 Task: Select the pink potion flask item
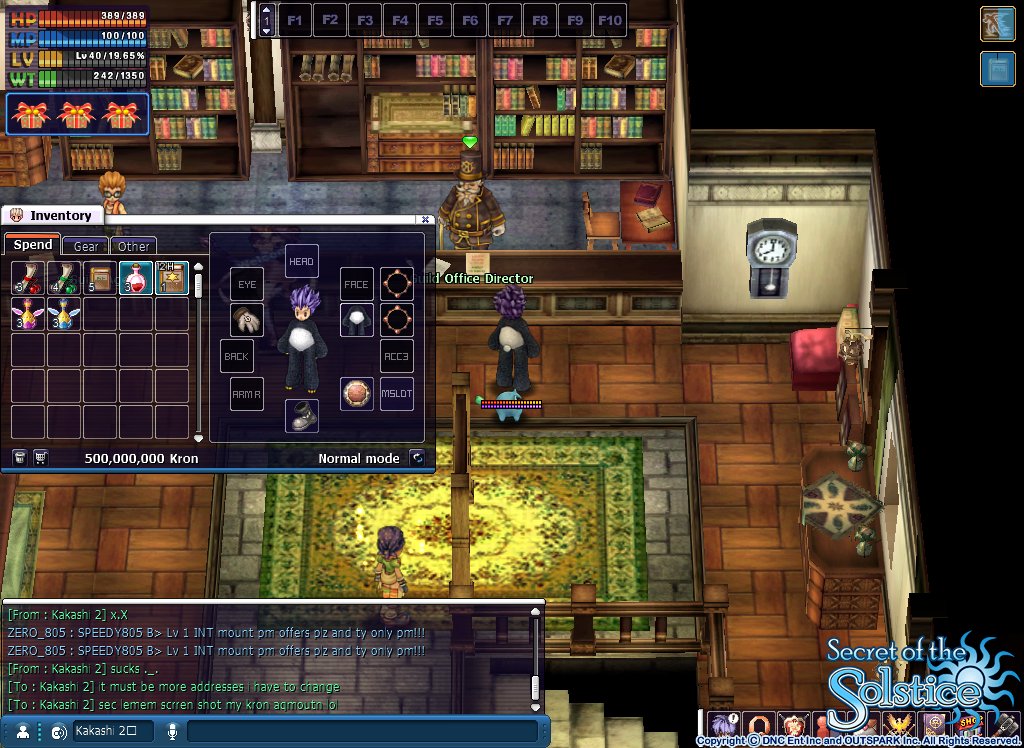(x=136, y=278)
